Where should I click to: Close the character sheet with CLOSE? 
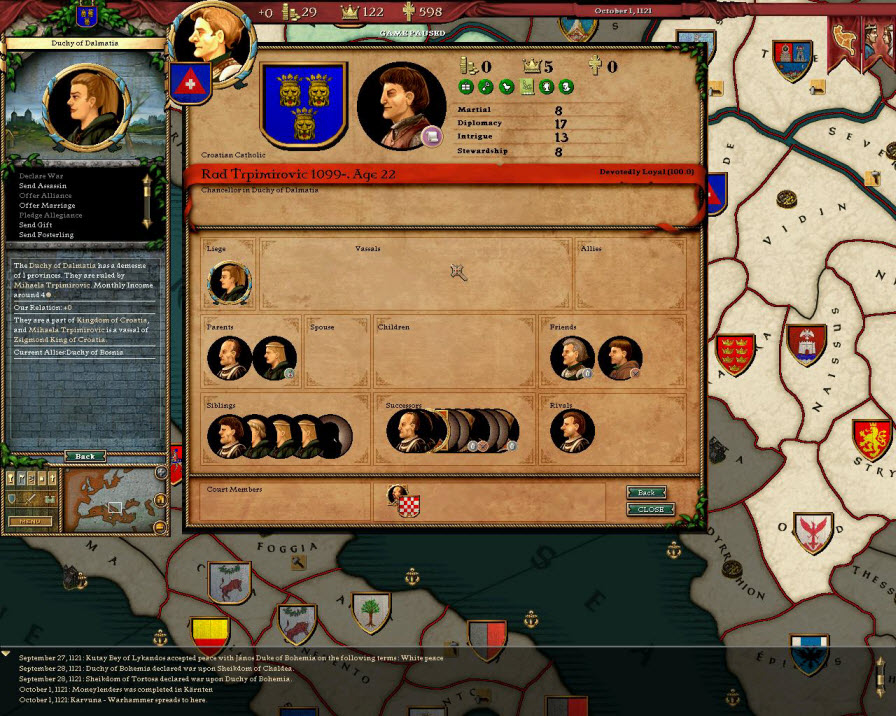[650, 509]
